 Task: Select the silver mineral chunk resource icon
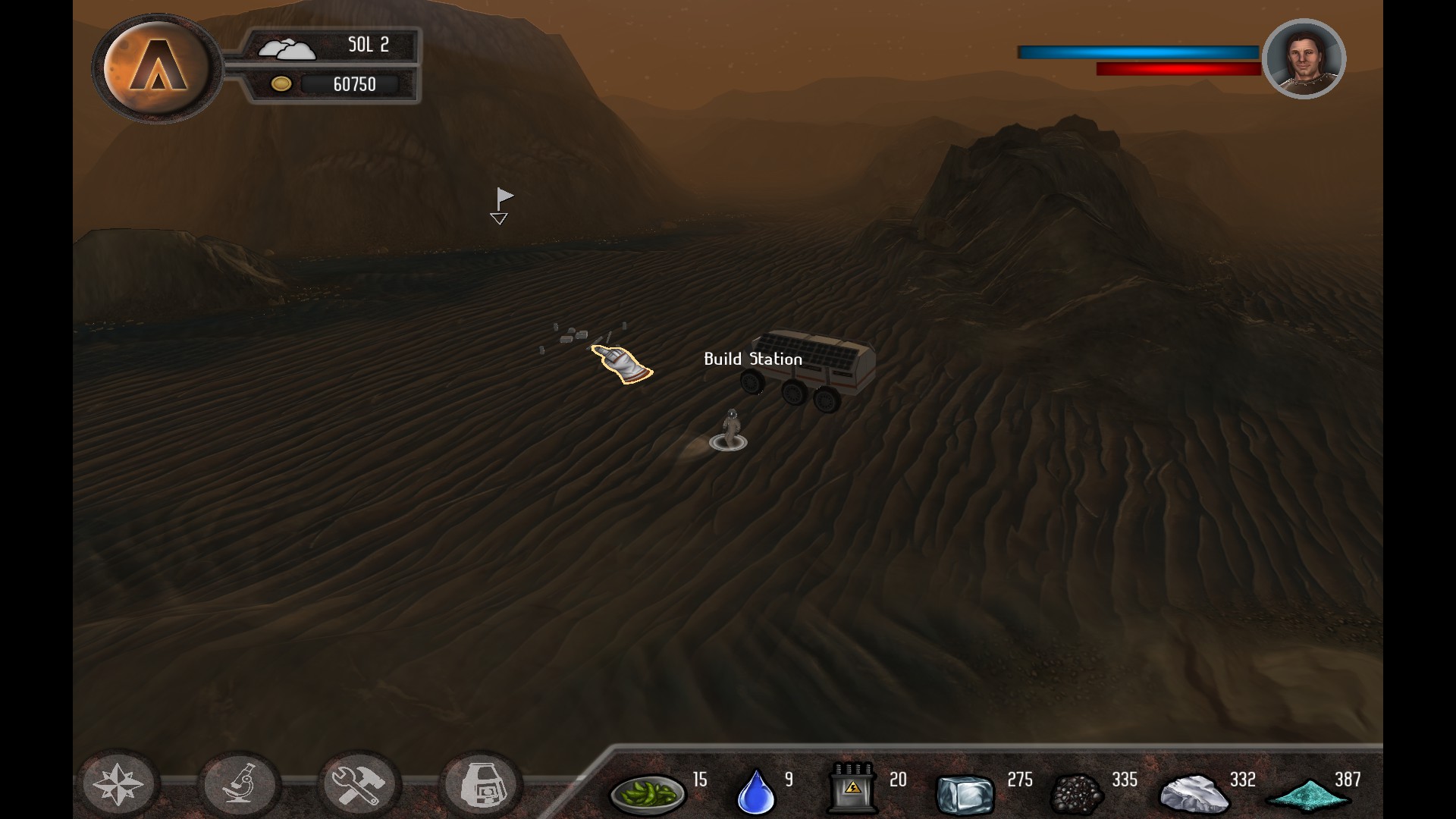[x=1192, y=793]
